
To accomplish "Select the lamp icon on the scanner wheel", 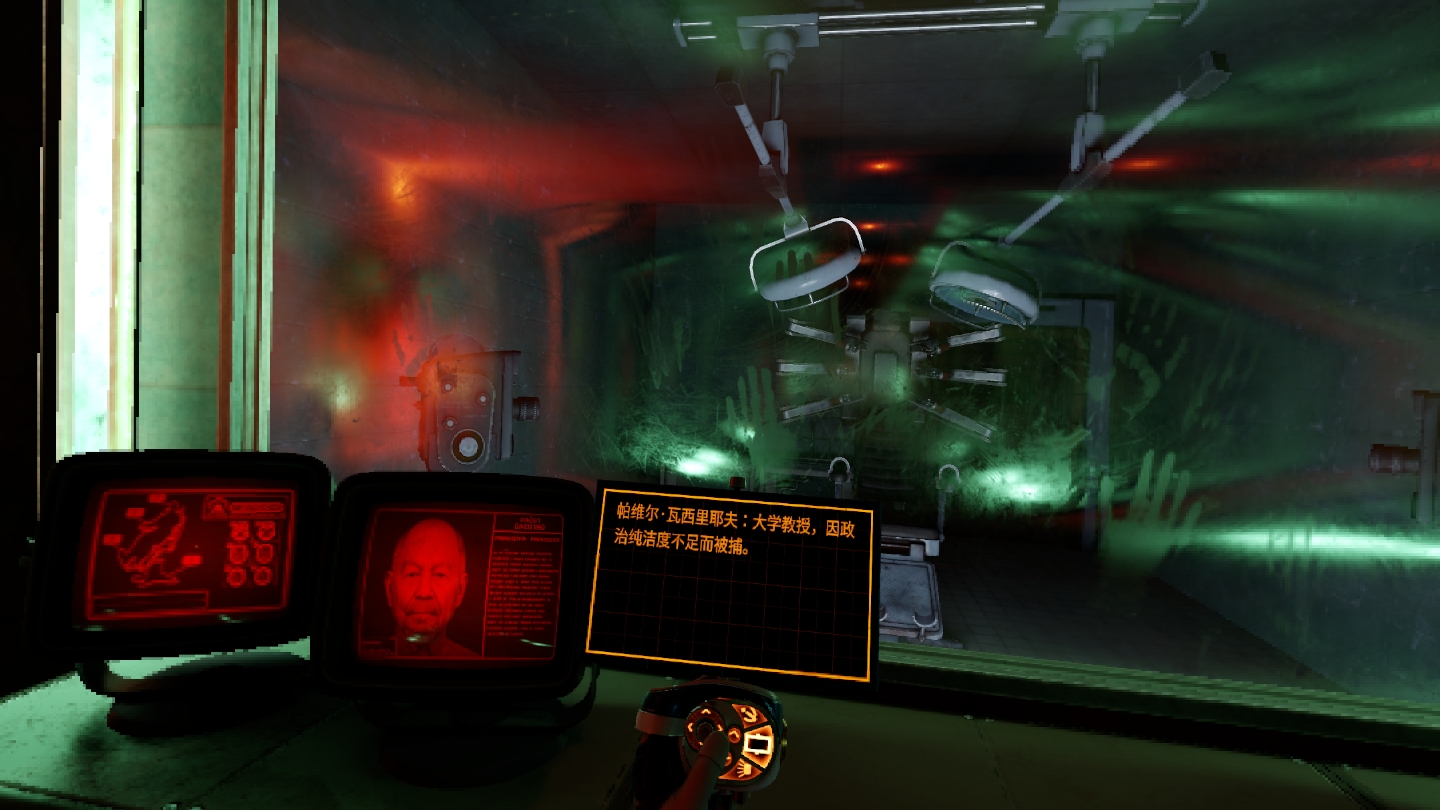I will pyautogui.click(x=742, y=769).
